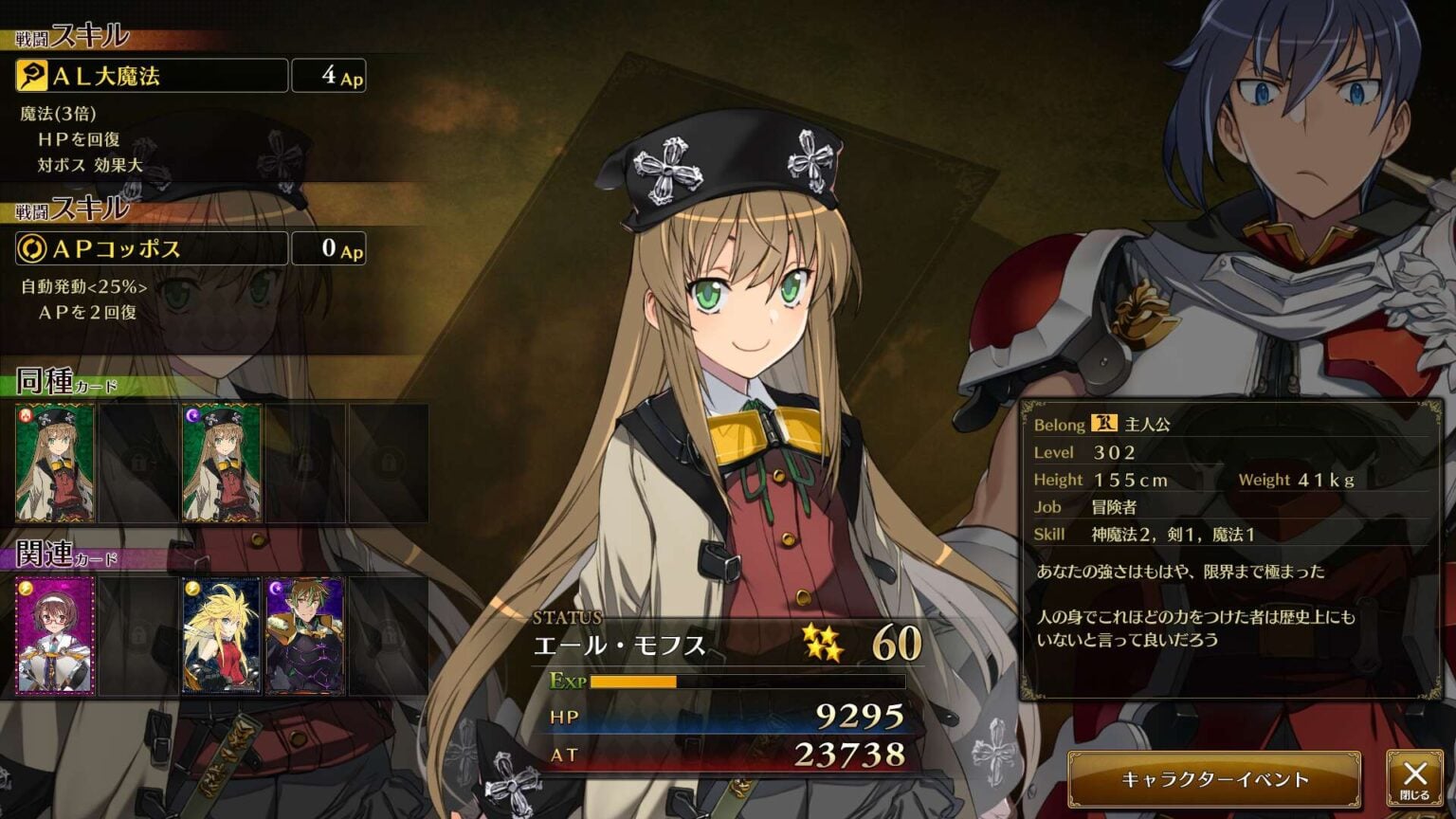
Task: Open the キャラクターイベント character event button
Action: 1214,779
